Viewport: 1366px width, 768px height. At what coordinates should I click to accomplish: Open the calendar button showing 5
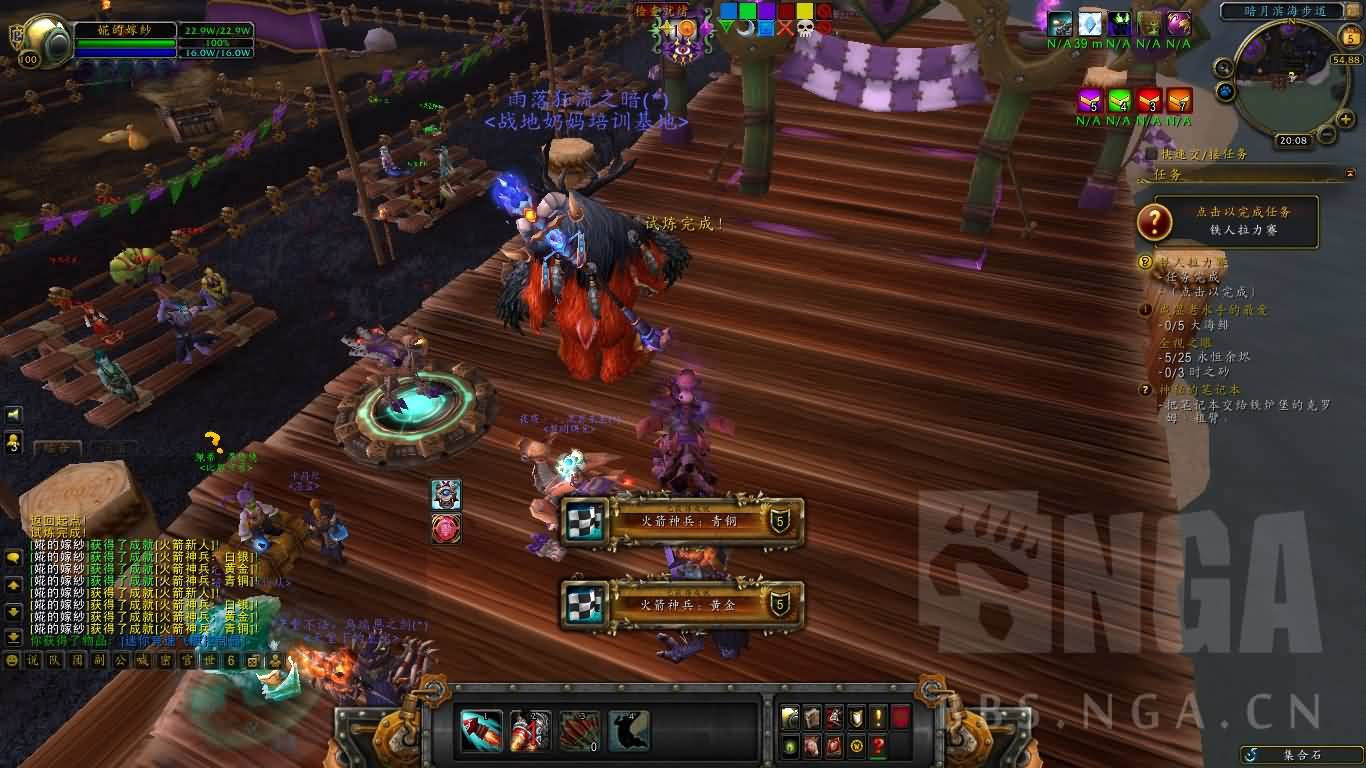click(x=1350, y=39)
